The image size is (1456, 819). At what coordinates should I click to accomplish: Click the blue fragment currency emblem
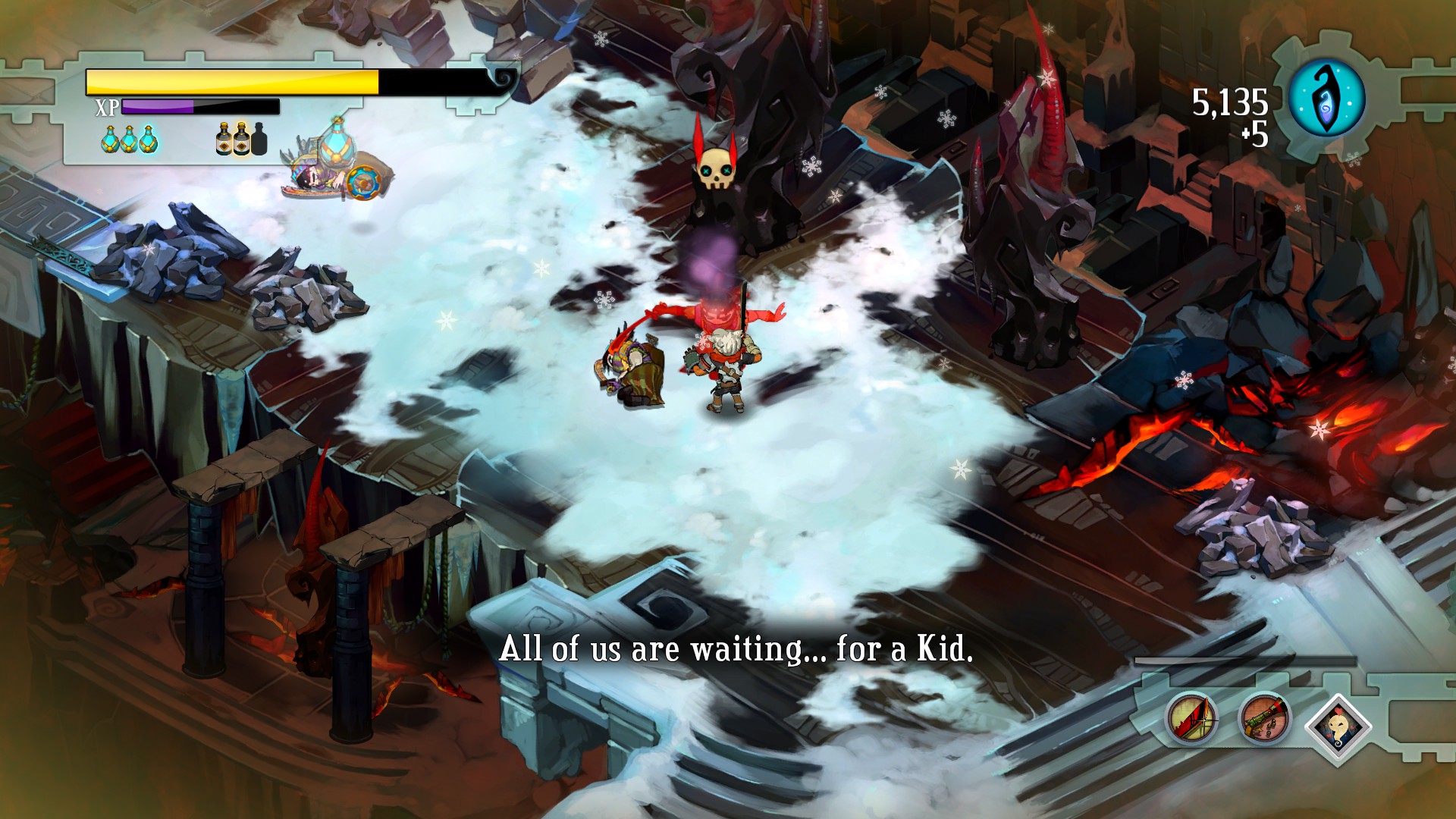point(1327,98)
